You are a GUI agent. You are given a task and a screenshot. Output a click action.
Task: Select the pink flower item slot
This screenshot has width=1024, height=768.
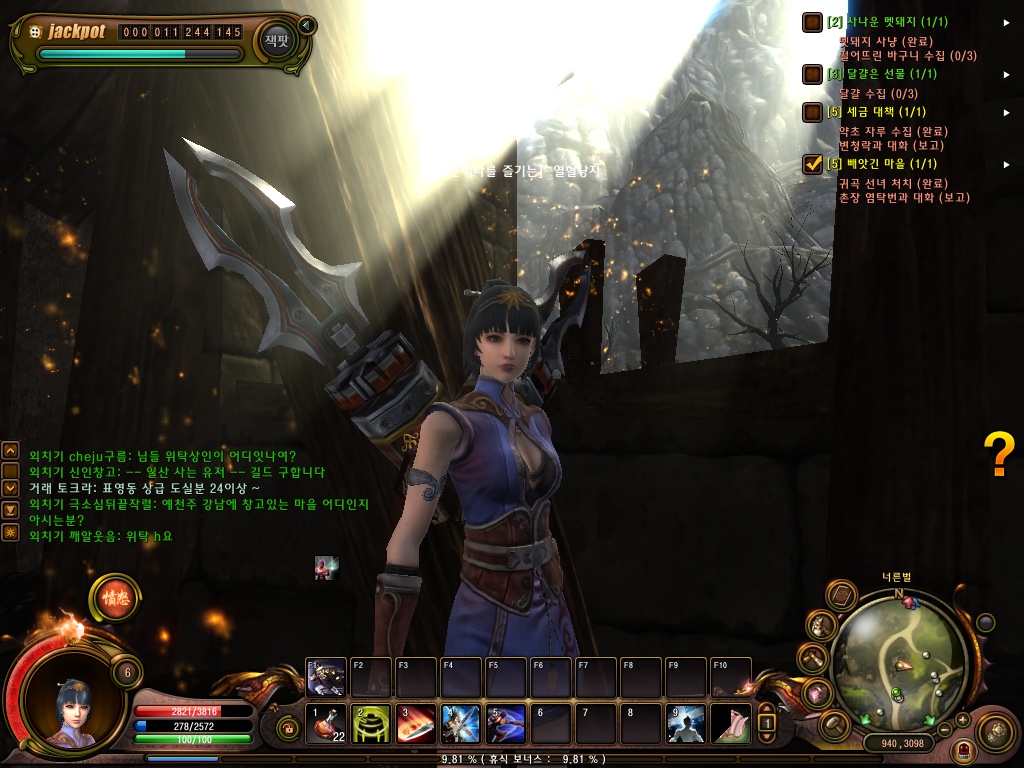[731, 724]
